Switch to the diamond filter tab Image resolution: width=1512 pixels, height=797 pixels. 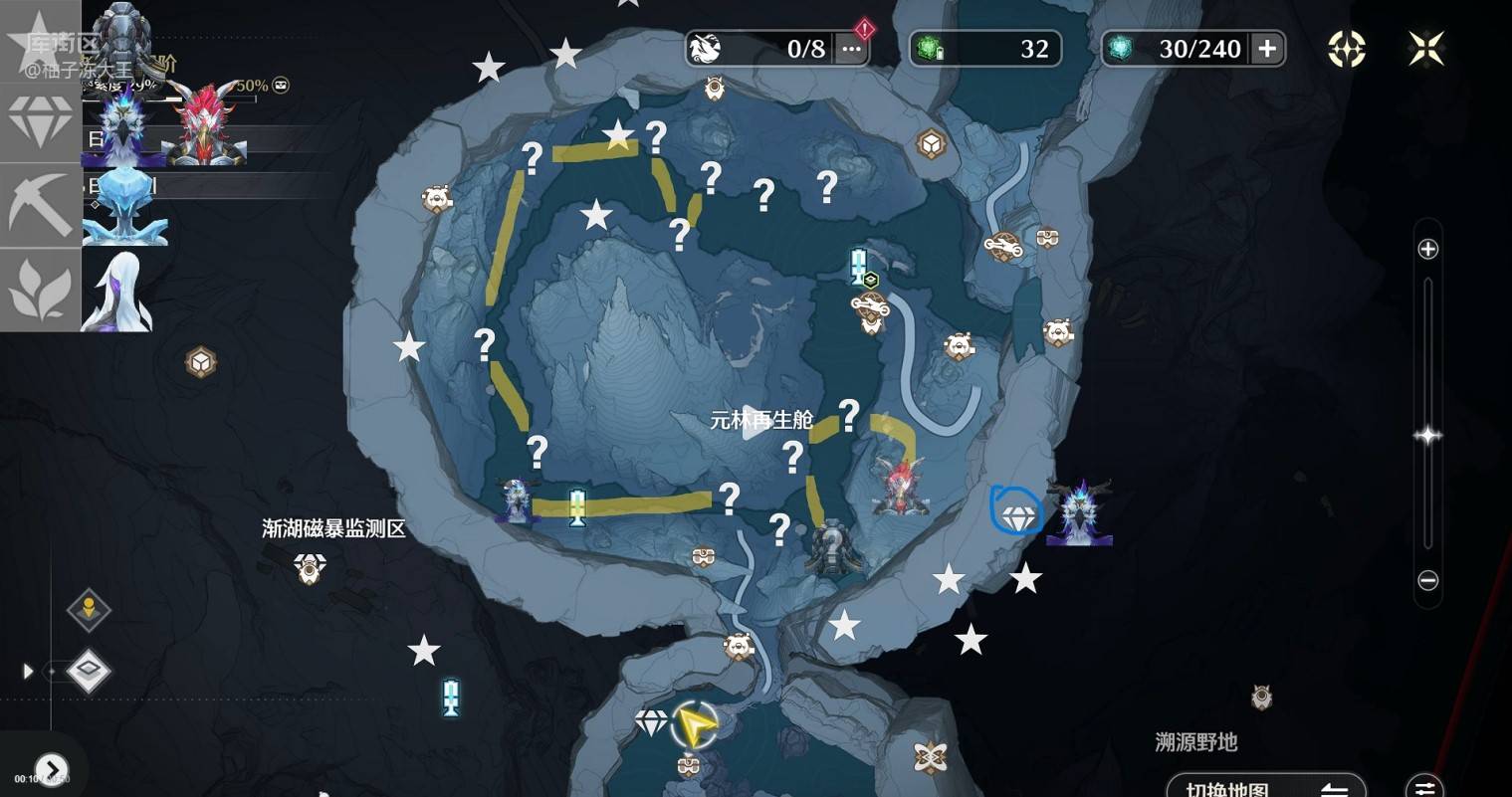[40, 122]
